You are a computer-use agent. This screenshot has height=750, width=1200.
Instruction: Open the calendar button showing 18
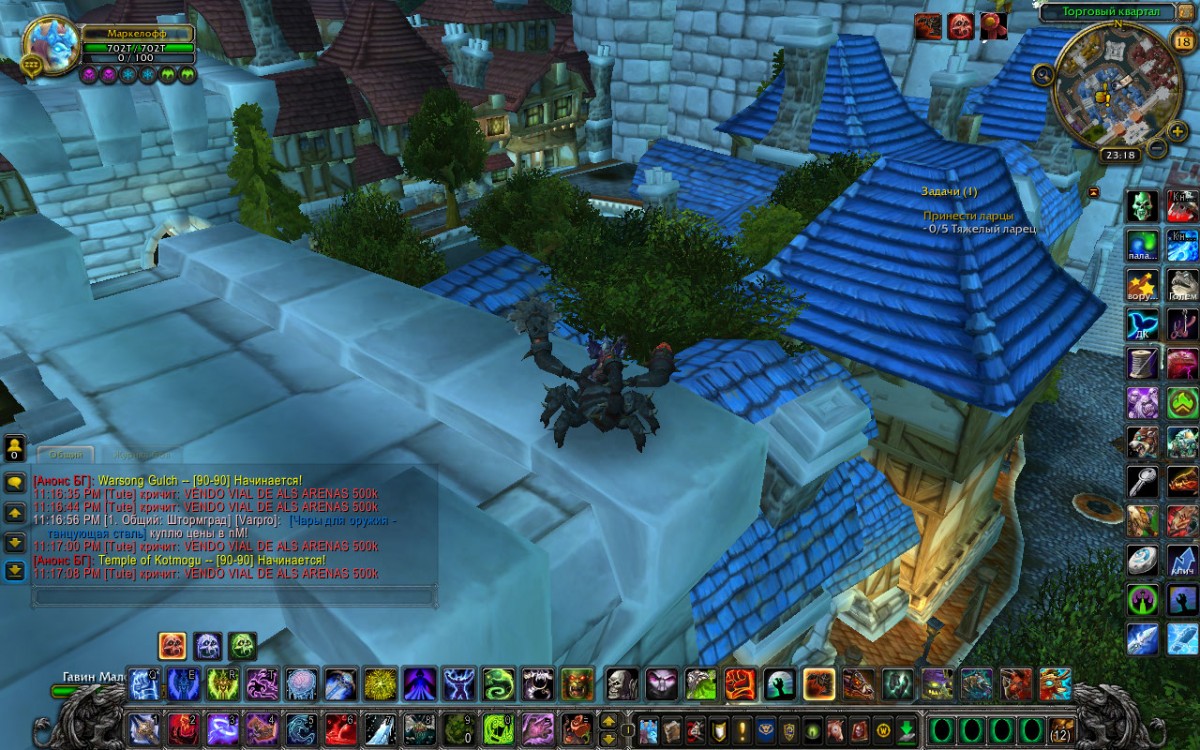click(x=1183, y=41)
